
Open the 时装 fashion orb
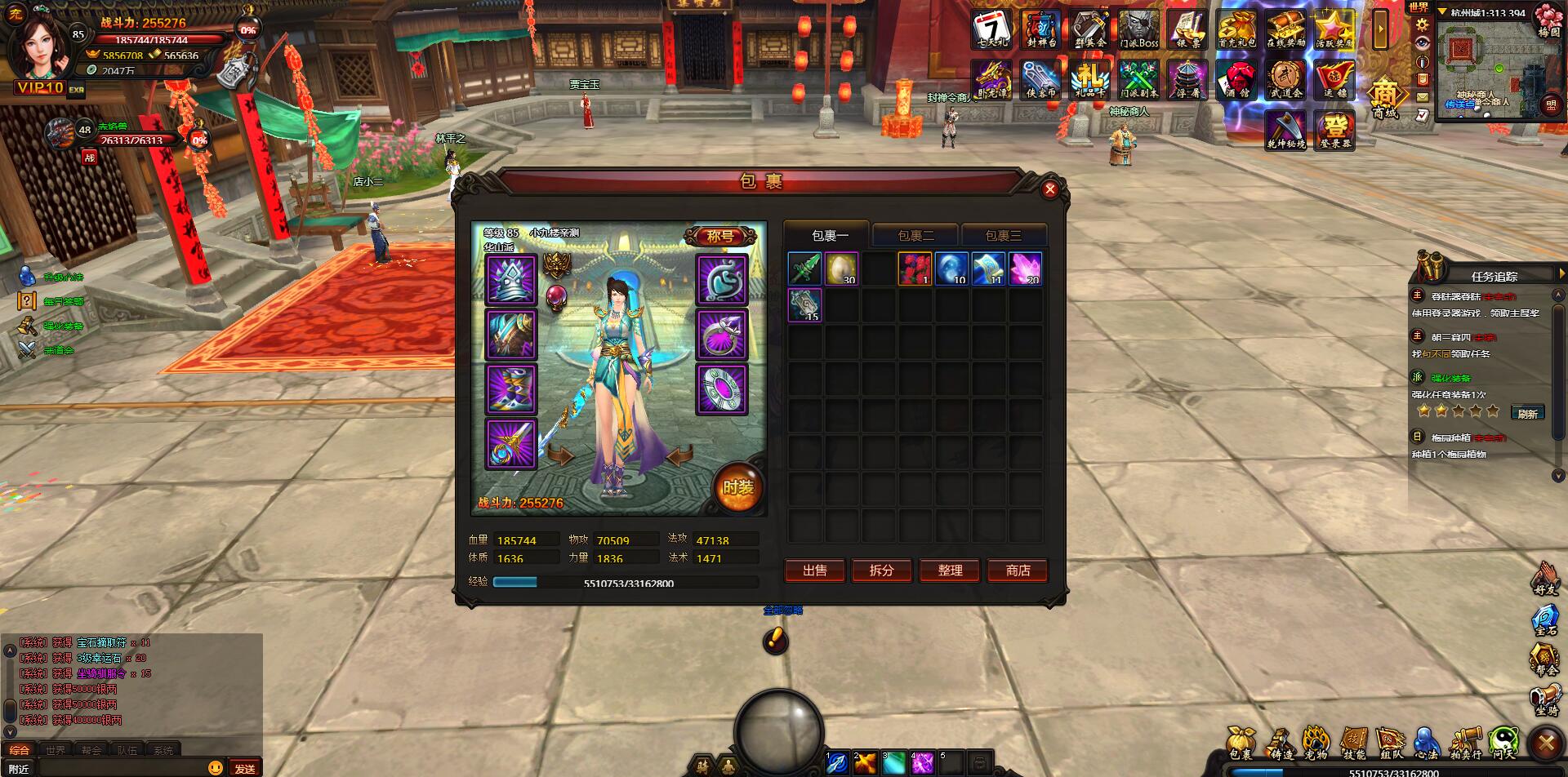coord(737,487)
